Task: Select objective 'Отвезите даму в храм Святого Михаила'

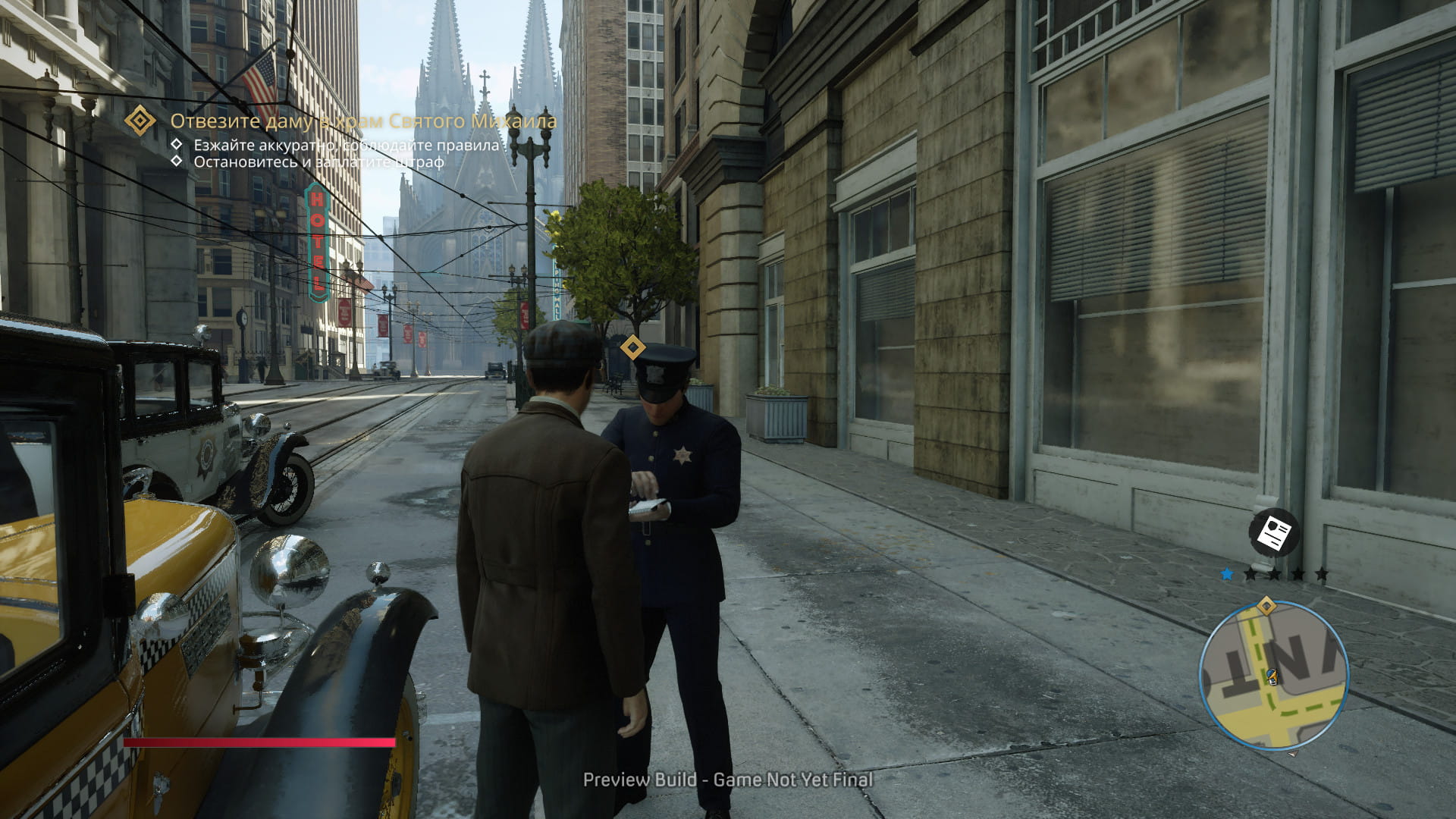Action: (363, 121)
